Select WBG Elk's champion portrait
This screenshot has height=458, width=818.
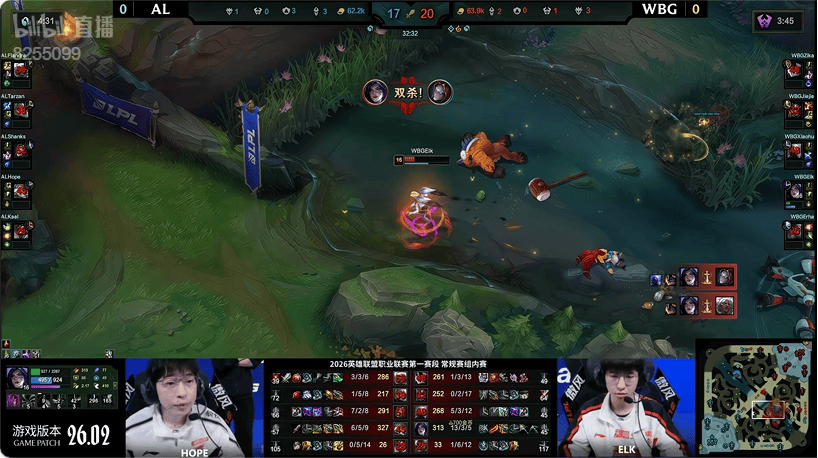point(794,191)
